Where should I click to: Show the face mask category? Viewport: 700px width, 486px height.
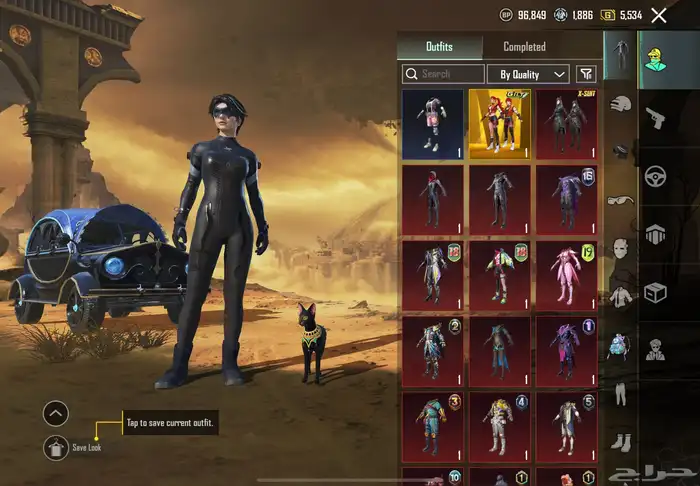620,247
